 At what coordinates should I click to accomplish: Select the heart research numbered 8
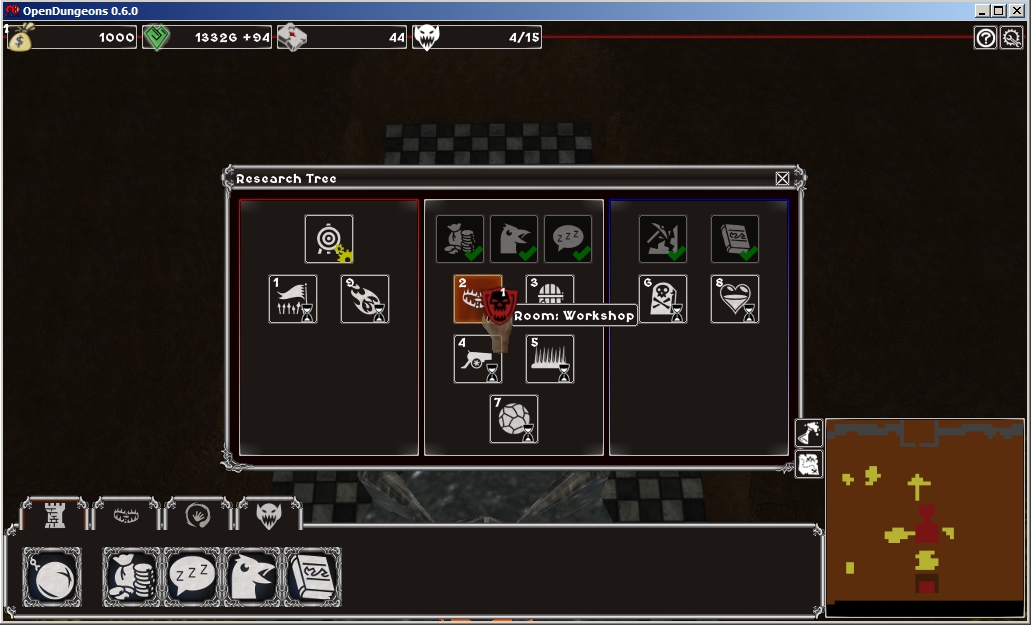(x=735, y=299)
